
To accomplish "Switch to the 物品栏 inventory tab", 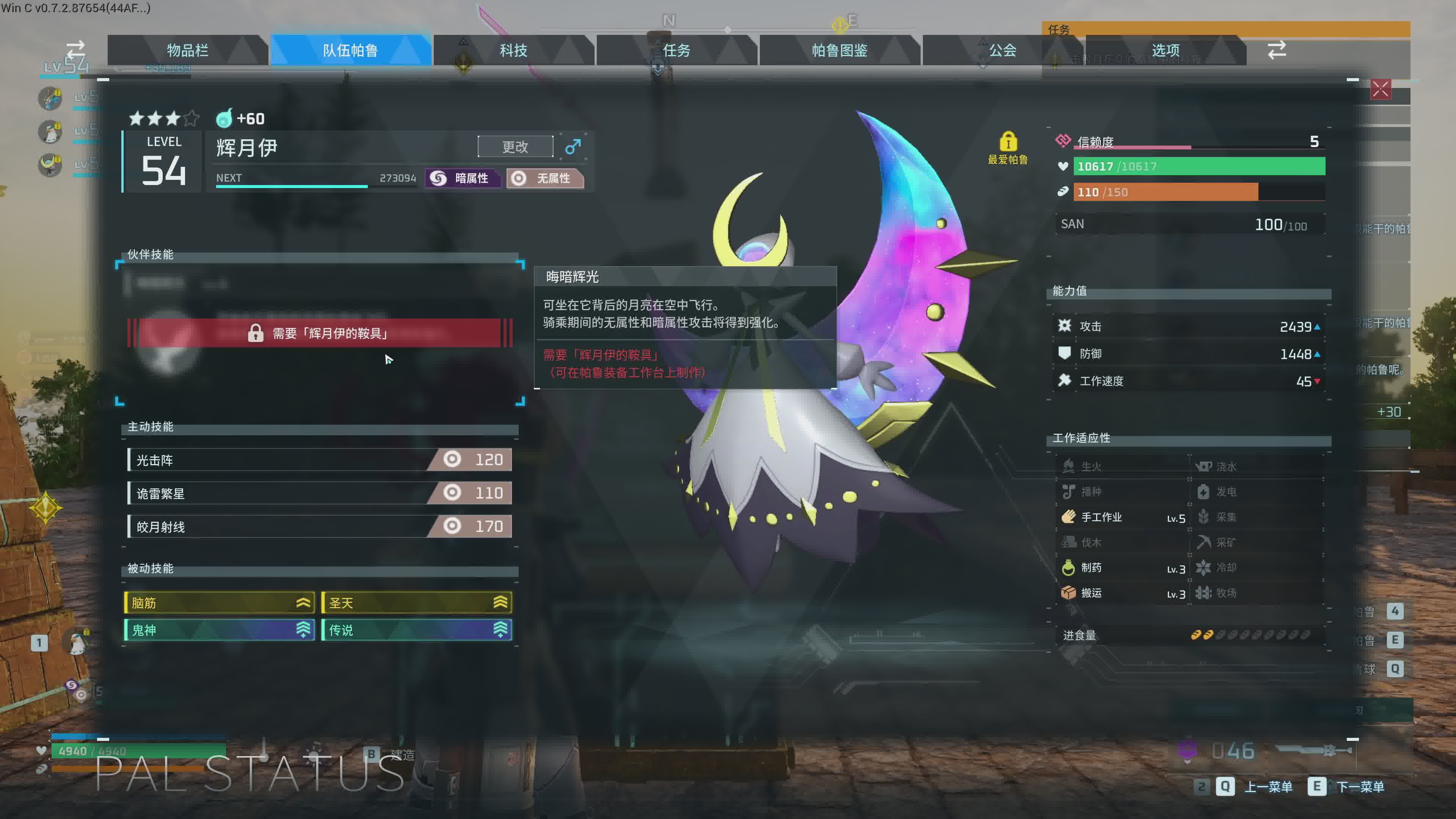I will (x=187, y=50).
